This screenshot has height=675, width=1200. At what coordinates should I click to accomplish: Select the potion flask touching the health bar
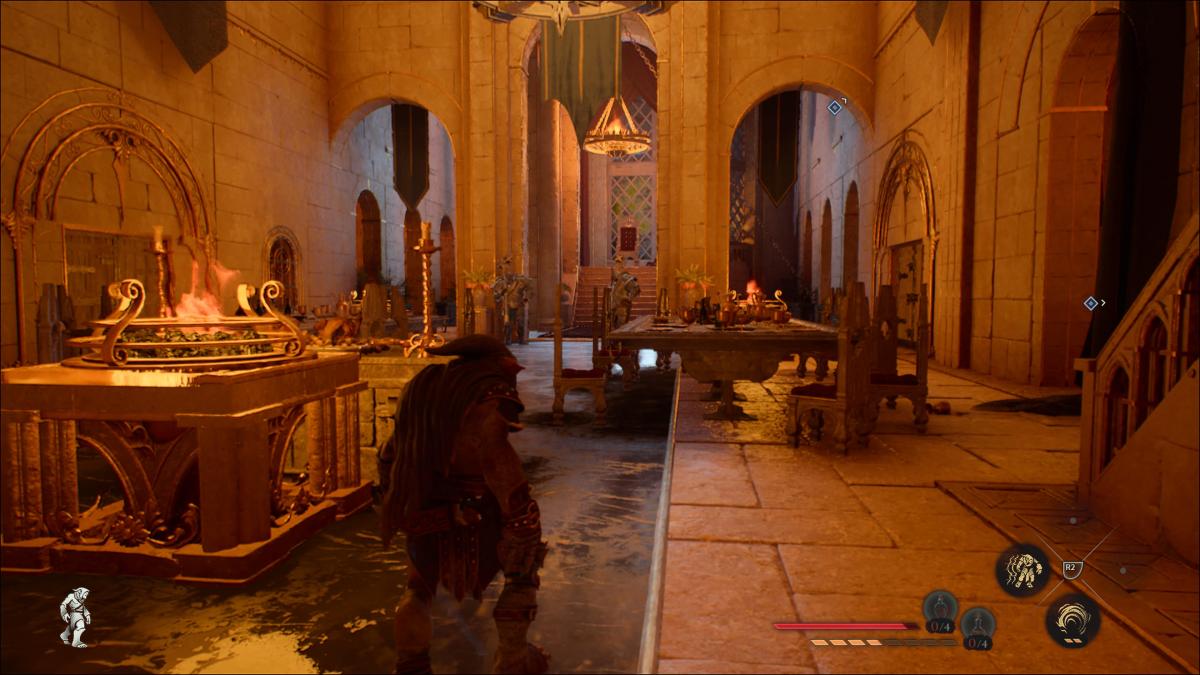(940, 608)
